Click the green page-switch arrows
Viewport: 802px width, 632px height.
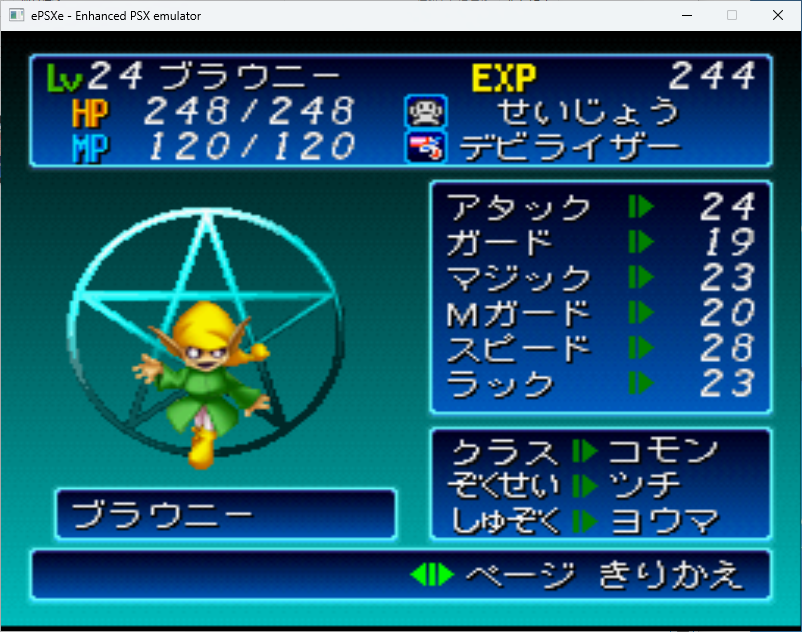pyautogui.click(x=432, y=575)
